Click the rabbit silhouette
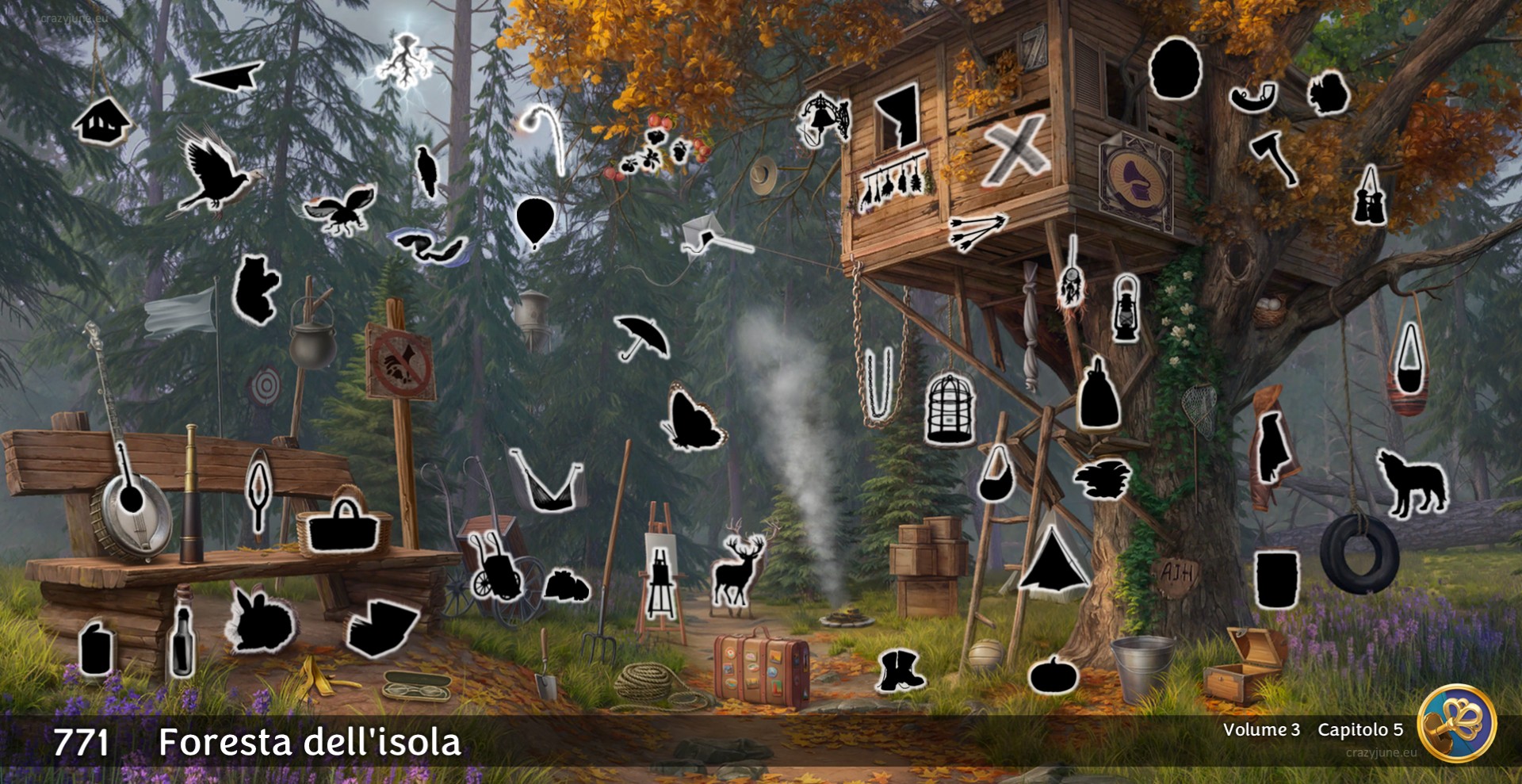1522x784 pixels. click(x=259, y=621)
